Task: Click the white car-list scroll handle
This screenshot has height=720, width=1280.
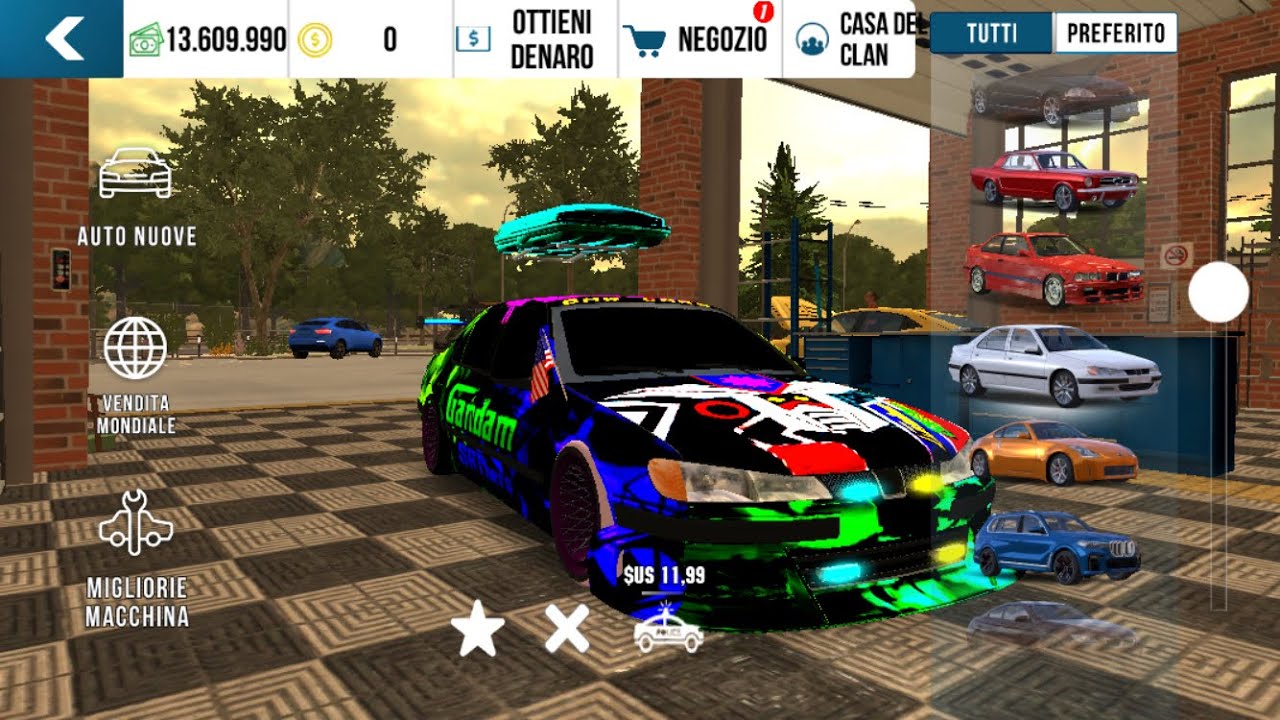Action: click(x=1218, y=292)
